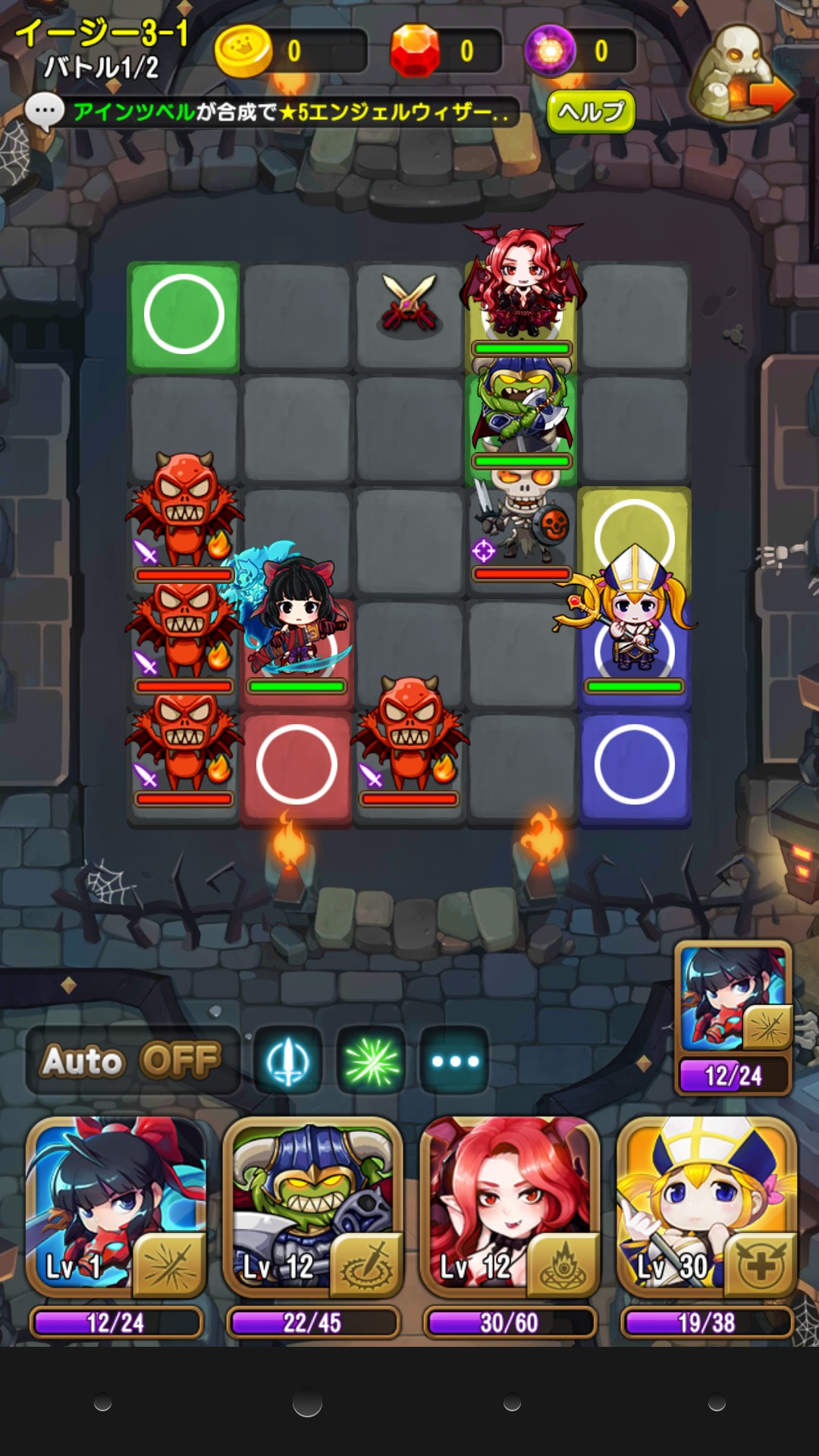This screenshot has height=1456, width=819.
Task: Open the green Help button
Action: (591, 111)
